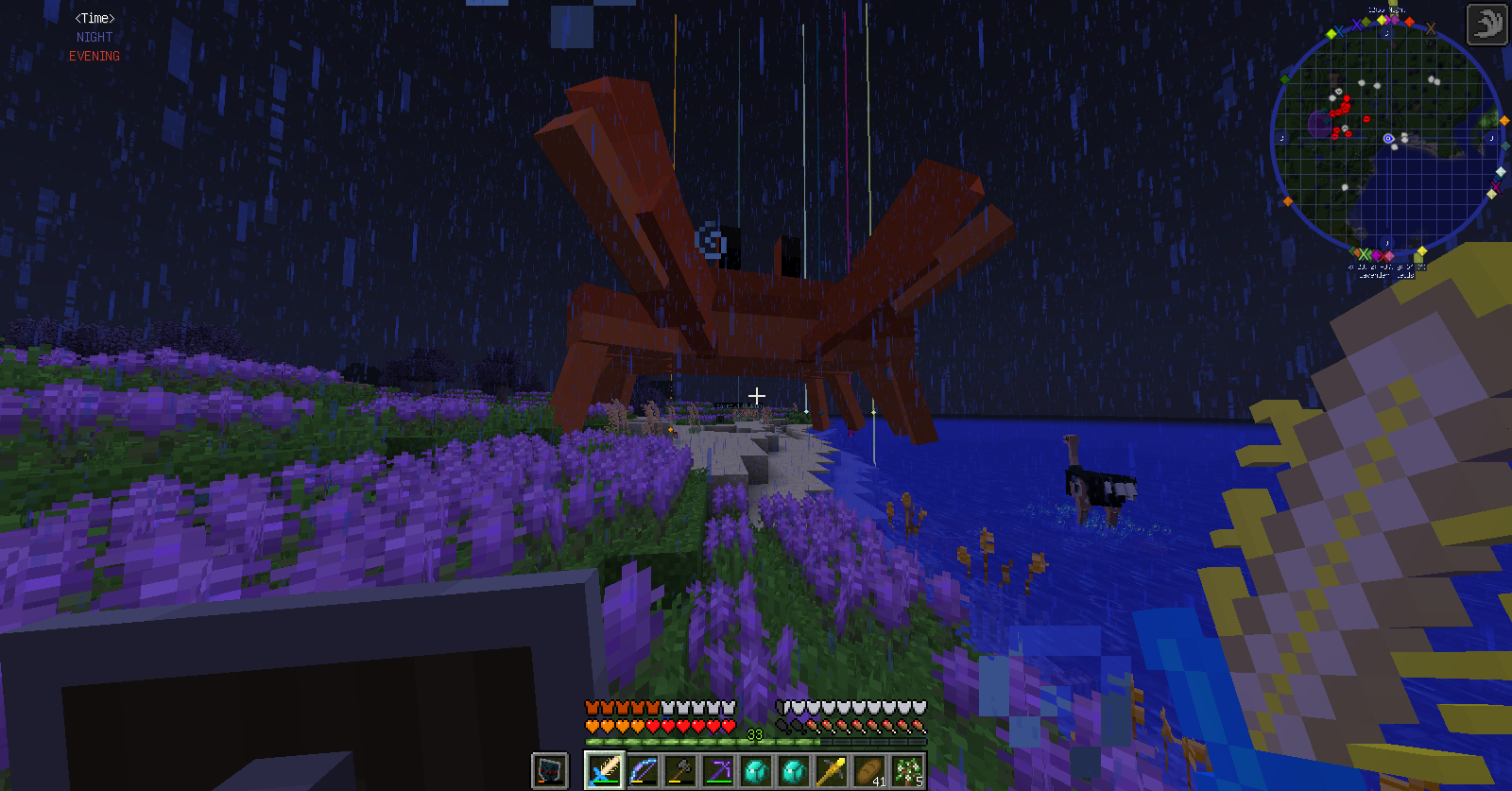Click the coordinates readout under the minimap

(x=1385, y=266)
